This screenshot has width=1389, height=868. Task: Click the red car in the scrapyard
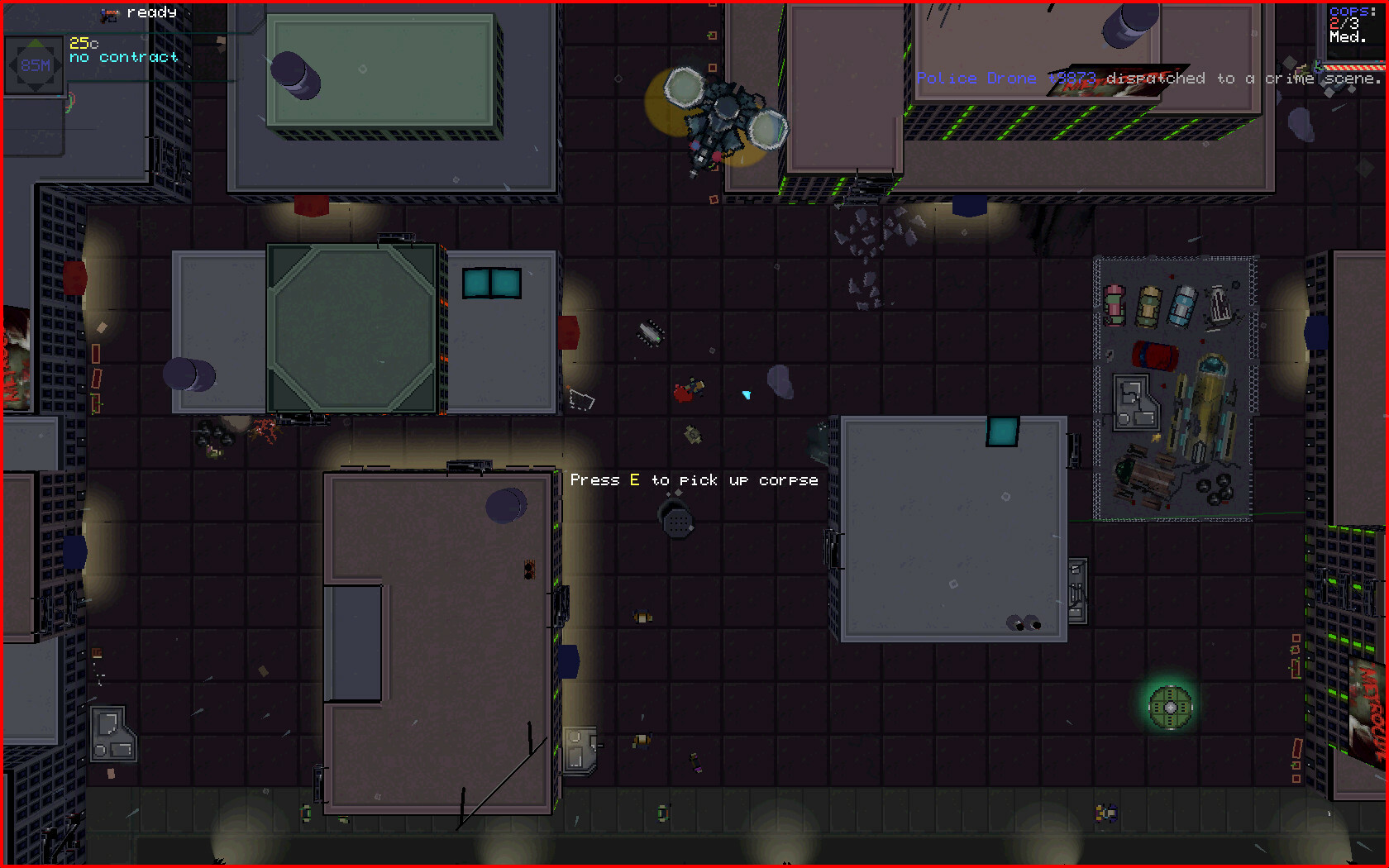point(1154,357)
